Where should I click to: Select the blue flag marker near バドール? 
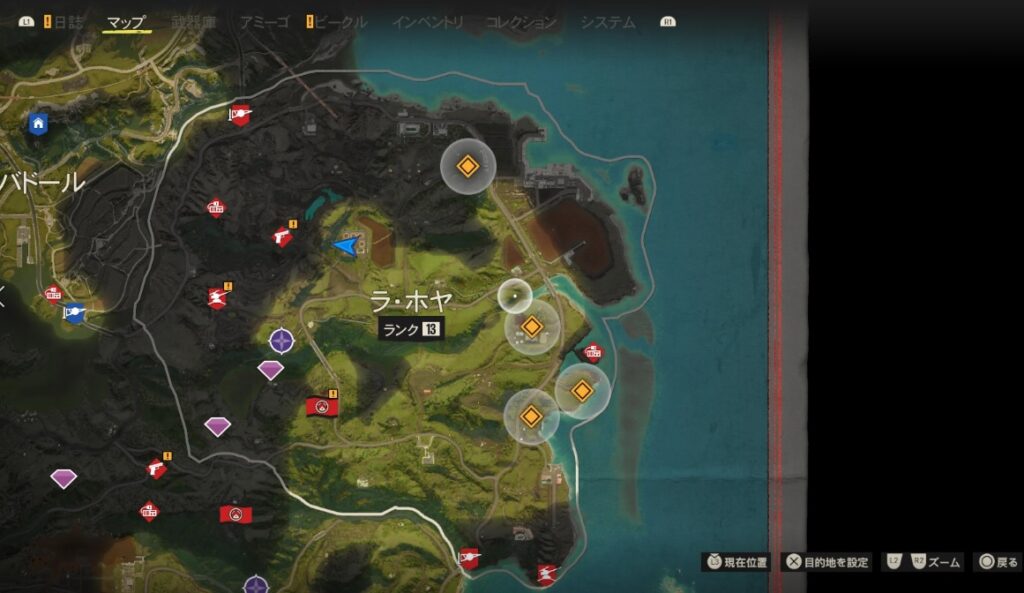(74, 313)
